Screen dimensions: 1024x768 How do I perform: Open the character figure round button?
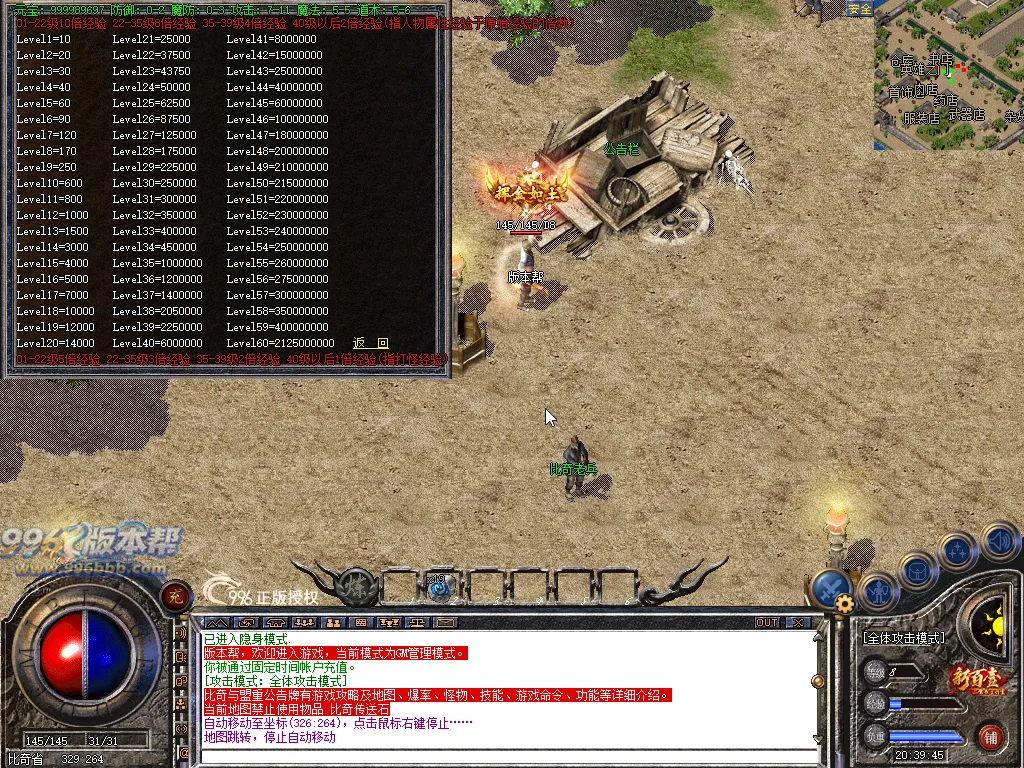[879, 590]
